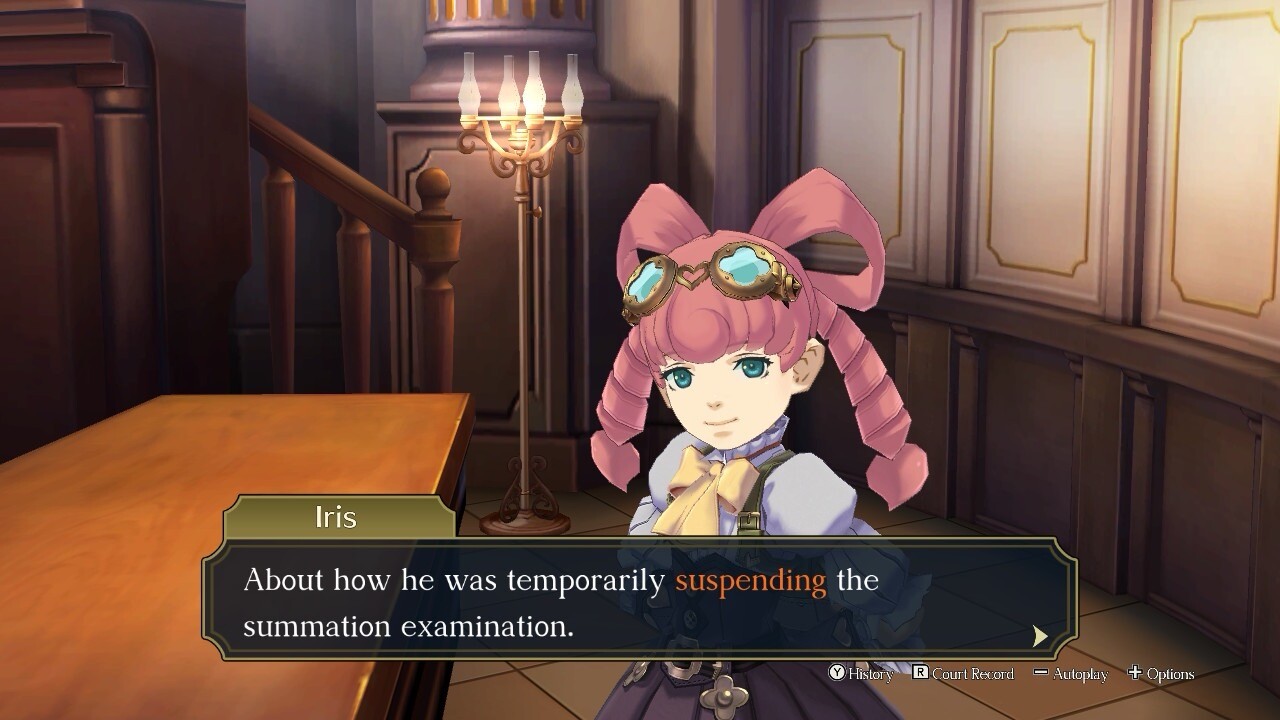Screen dimensions: 1280x720
Task: Open the History log
Action: (861, 674)
